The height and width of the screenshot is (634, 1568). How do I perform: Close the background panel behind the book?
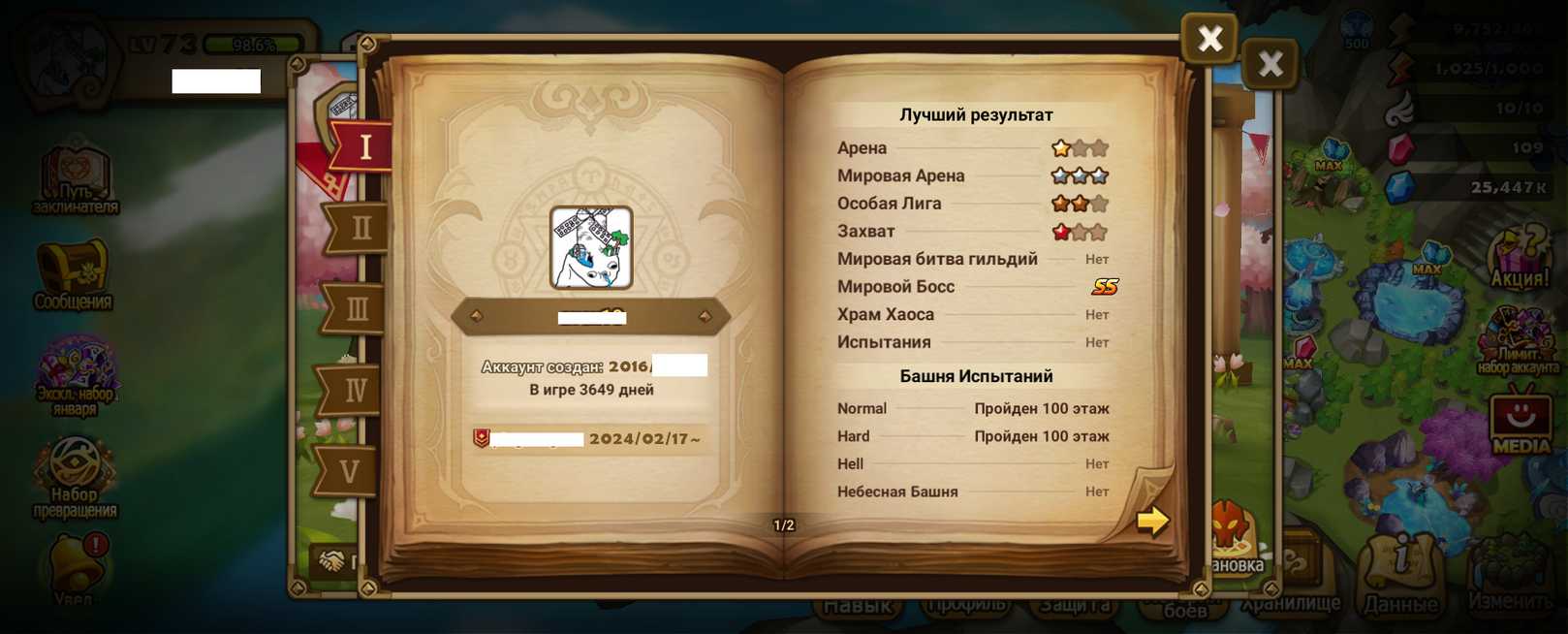(x=1270, y=65)
